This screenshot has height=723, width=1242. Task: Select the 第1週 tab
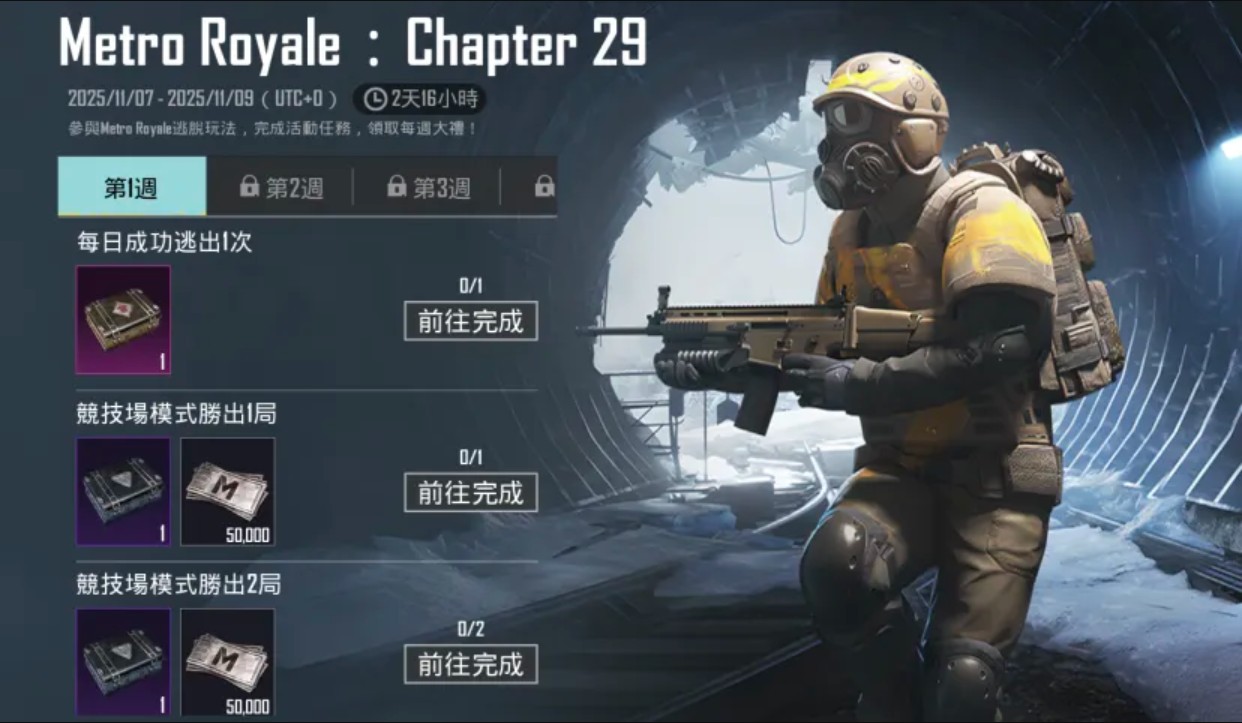(131, 187)
